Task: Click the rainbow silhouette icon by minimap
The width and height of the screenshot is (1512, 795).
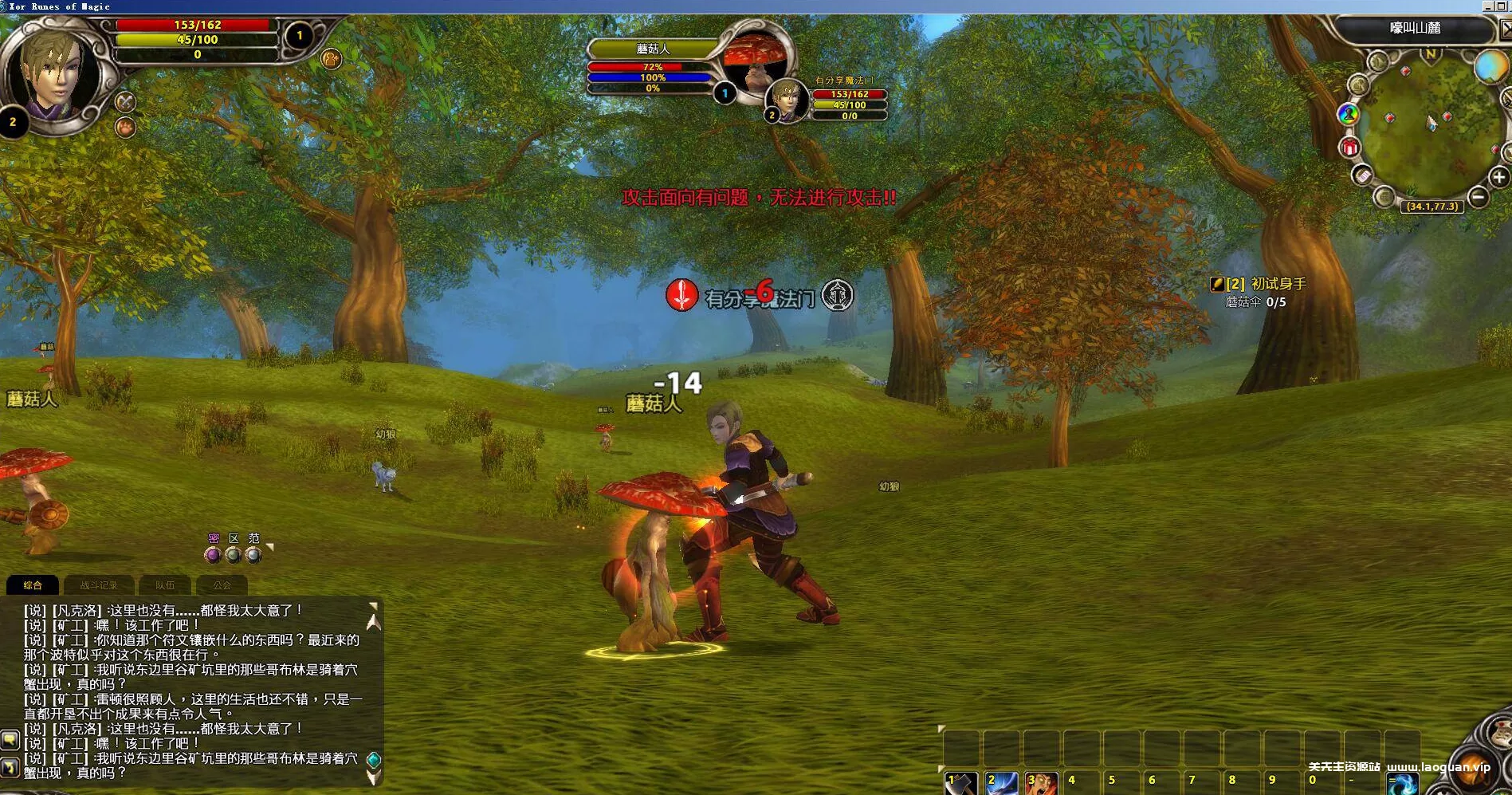Action: click(x=1349, y=114)
